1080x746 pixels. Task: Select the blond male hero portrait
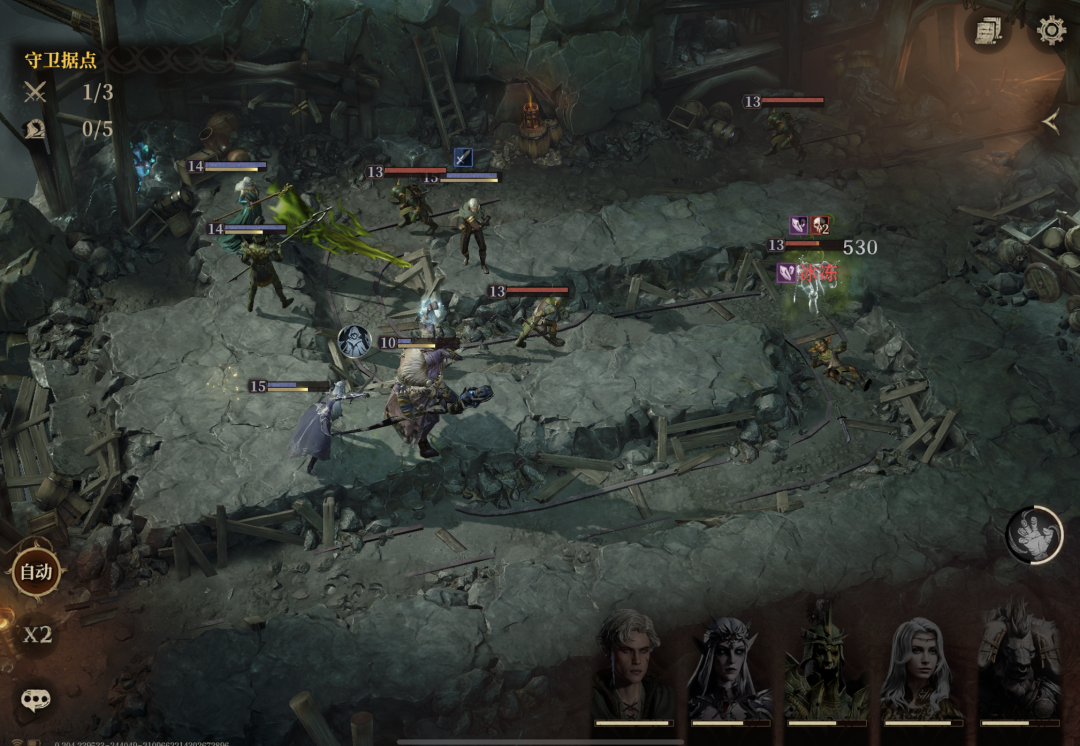point(631,665)
